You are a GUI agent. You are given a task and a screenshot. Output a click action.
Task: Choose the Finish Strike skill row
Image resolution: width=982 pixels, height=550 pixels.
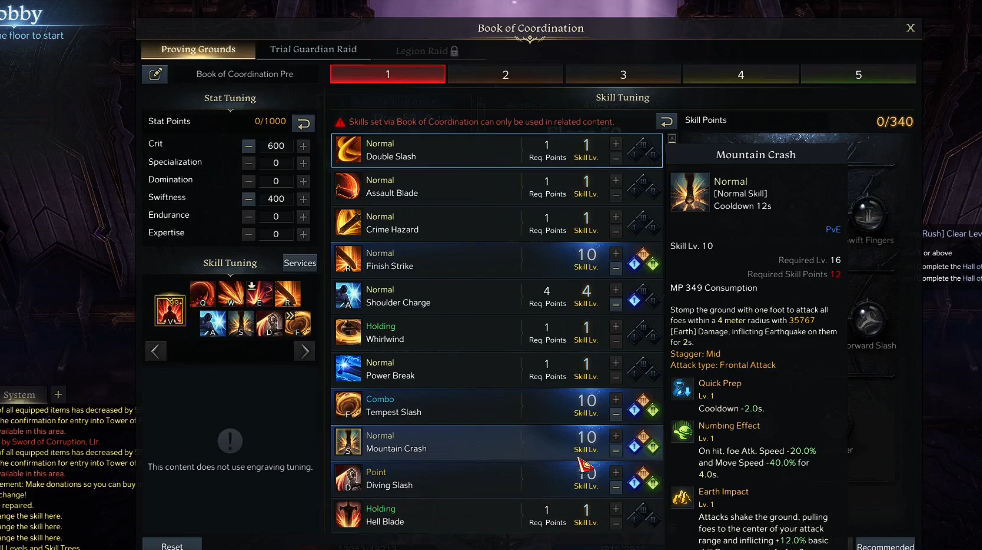tap(430, 260)
